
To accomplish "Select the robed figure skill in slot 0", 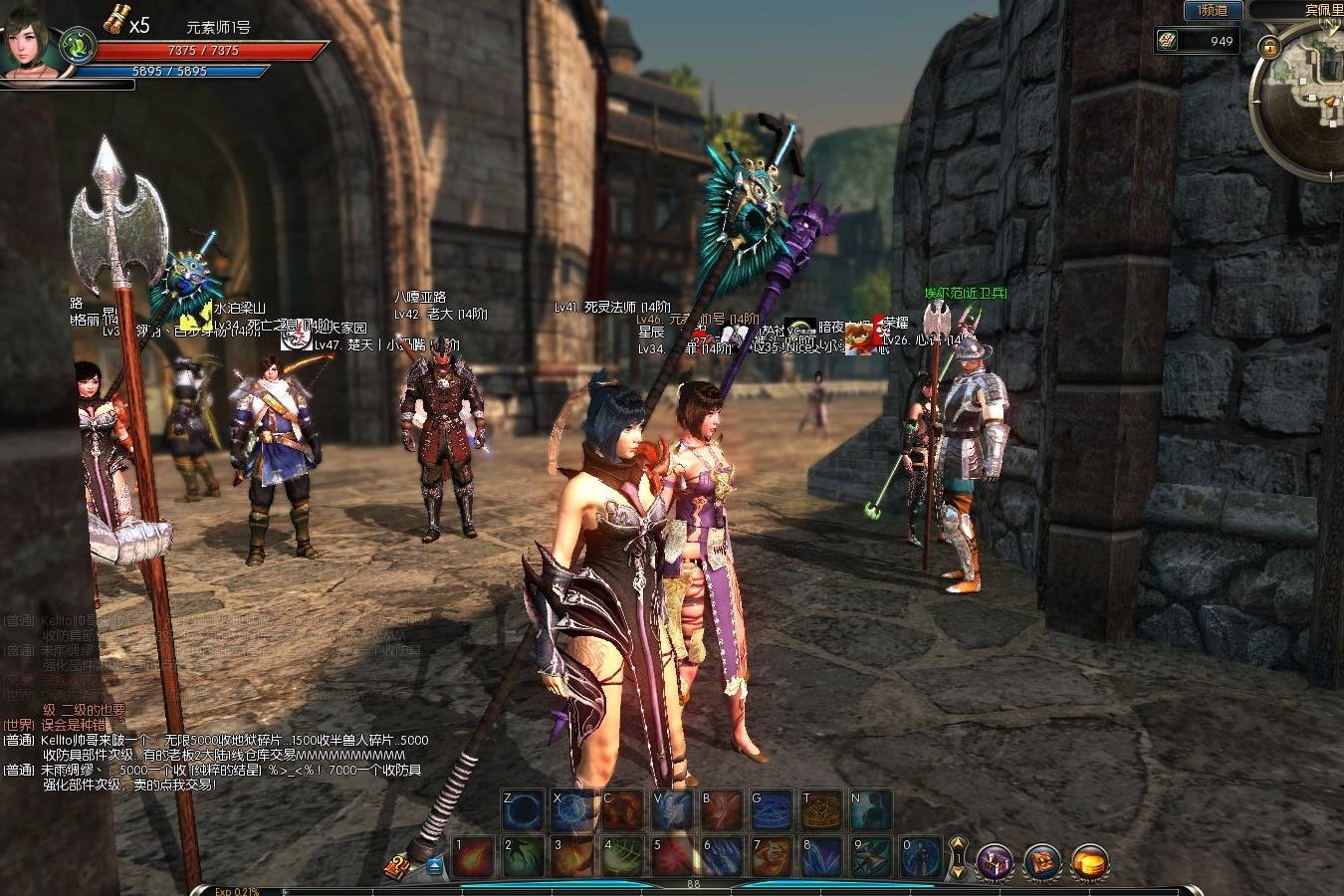I will coord(921,856).
